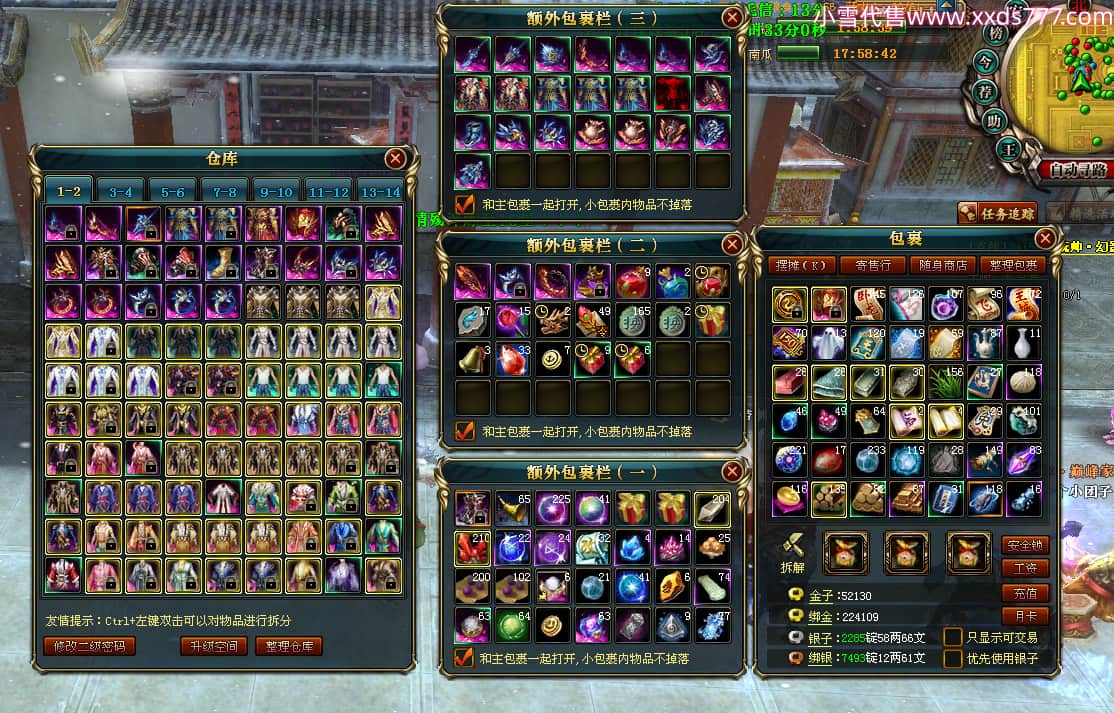Click 修改二级密码 button
The height and width of the screenshot is (713, 1114).
pos(89,646)
